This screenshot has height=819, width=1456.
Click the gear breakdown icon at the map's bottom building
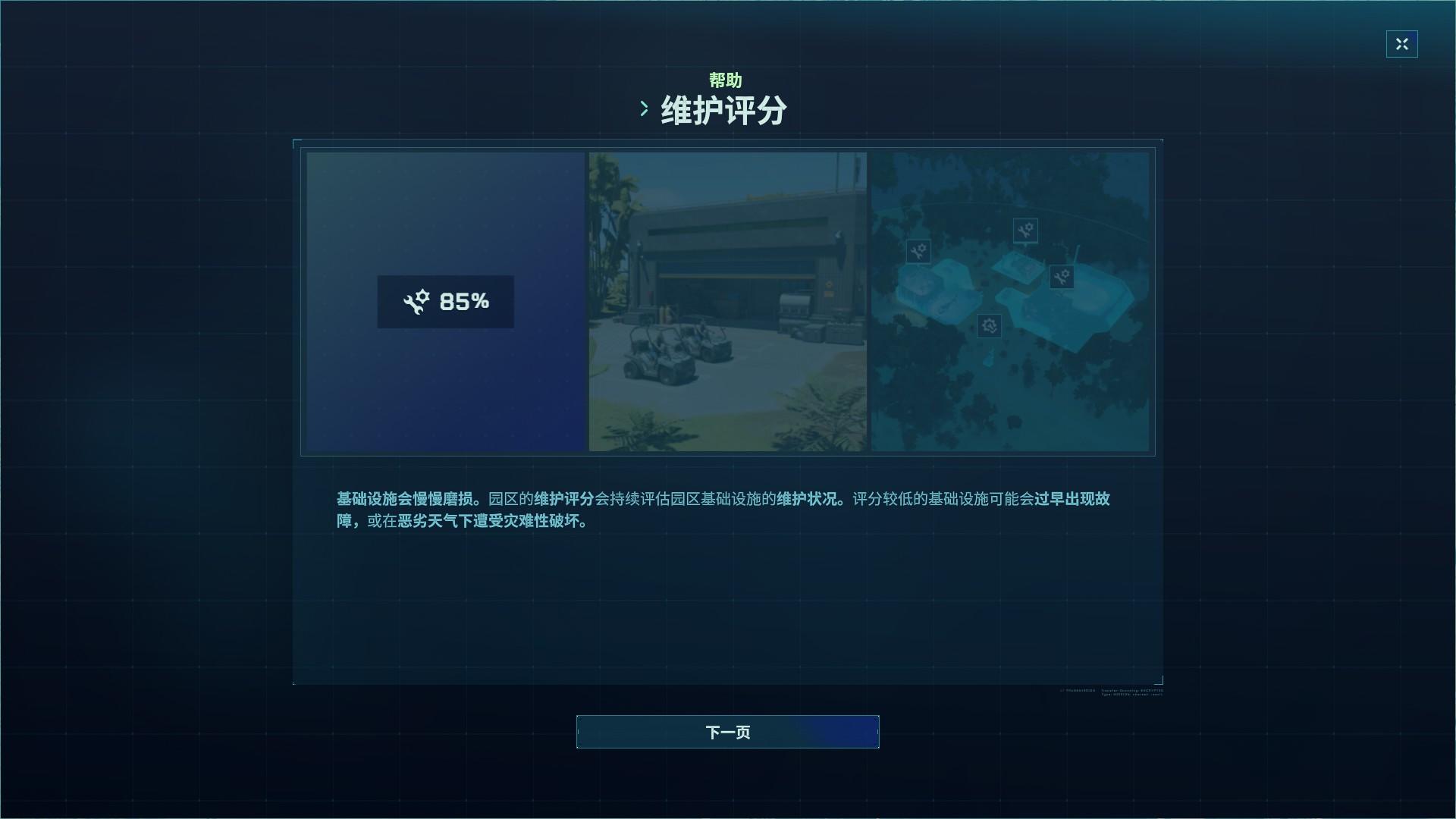[x=988, y=327]
